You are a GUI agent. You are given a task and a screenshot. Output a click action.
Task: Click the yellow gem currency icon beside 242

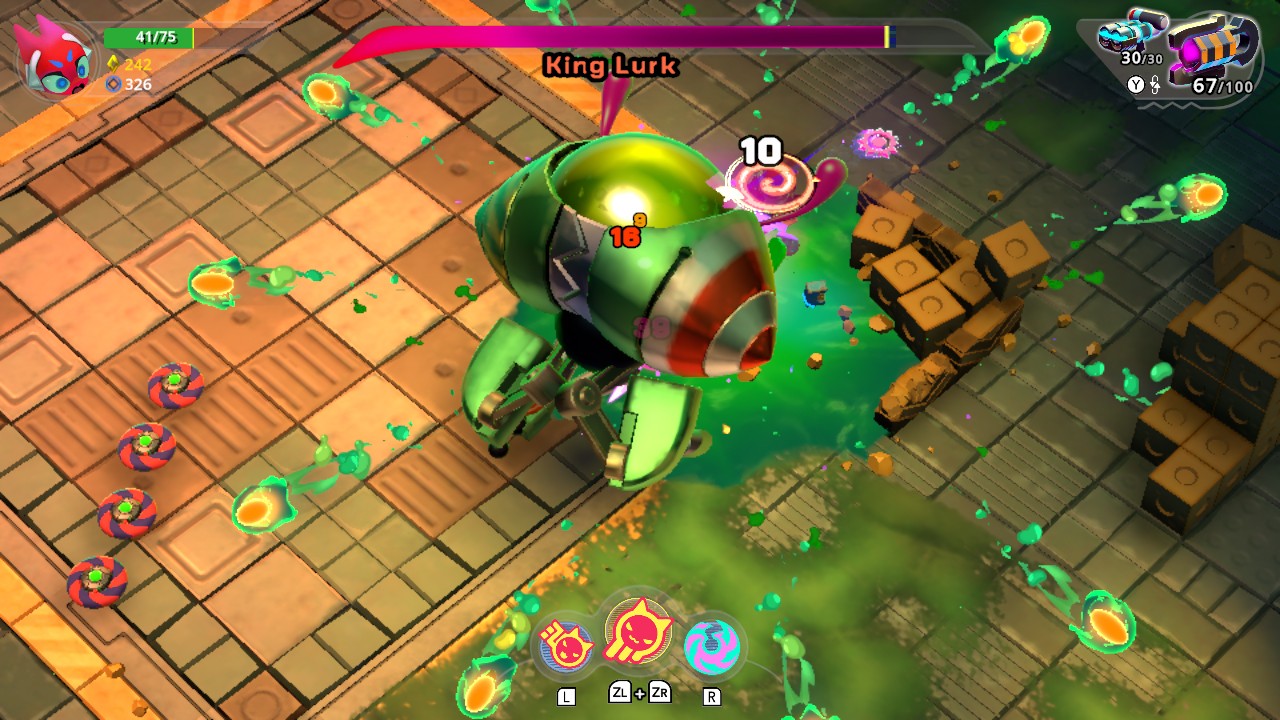coord(114,64)
